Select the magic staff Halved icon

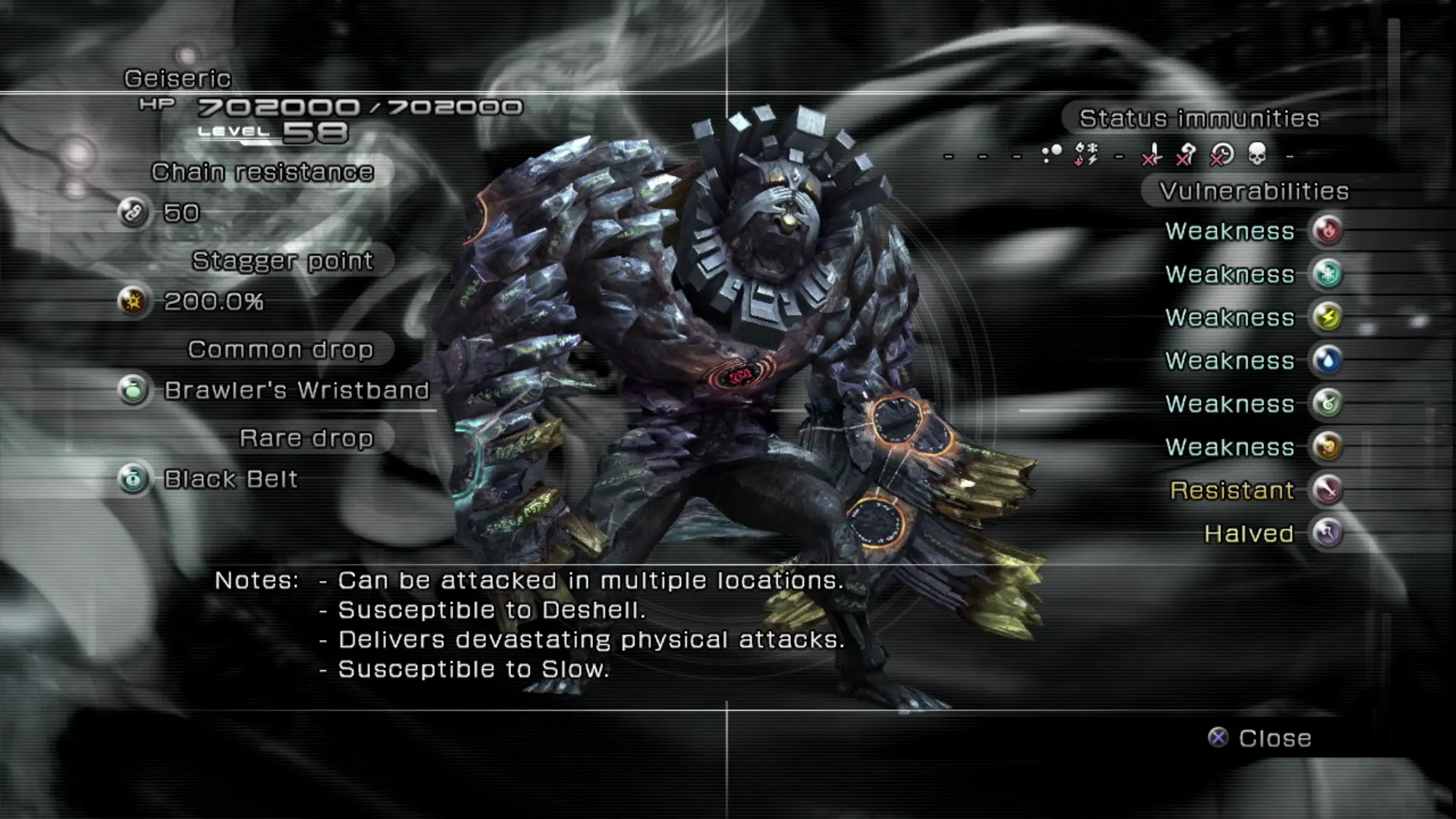(x=1327, y=533)
